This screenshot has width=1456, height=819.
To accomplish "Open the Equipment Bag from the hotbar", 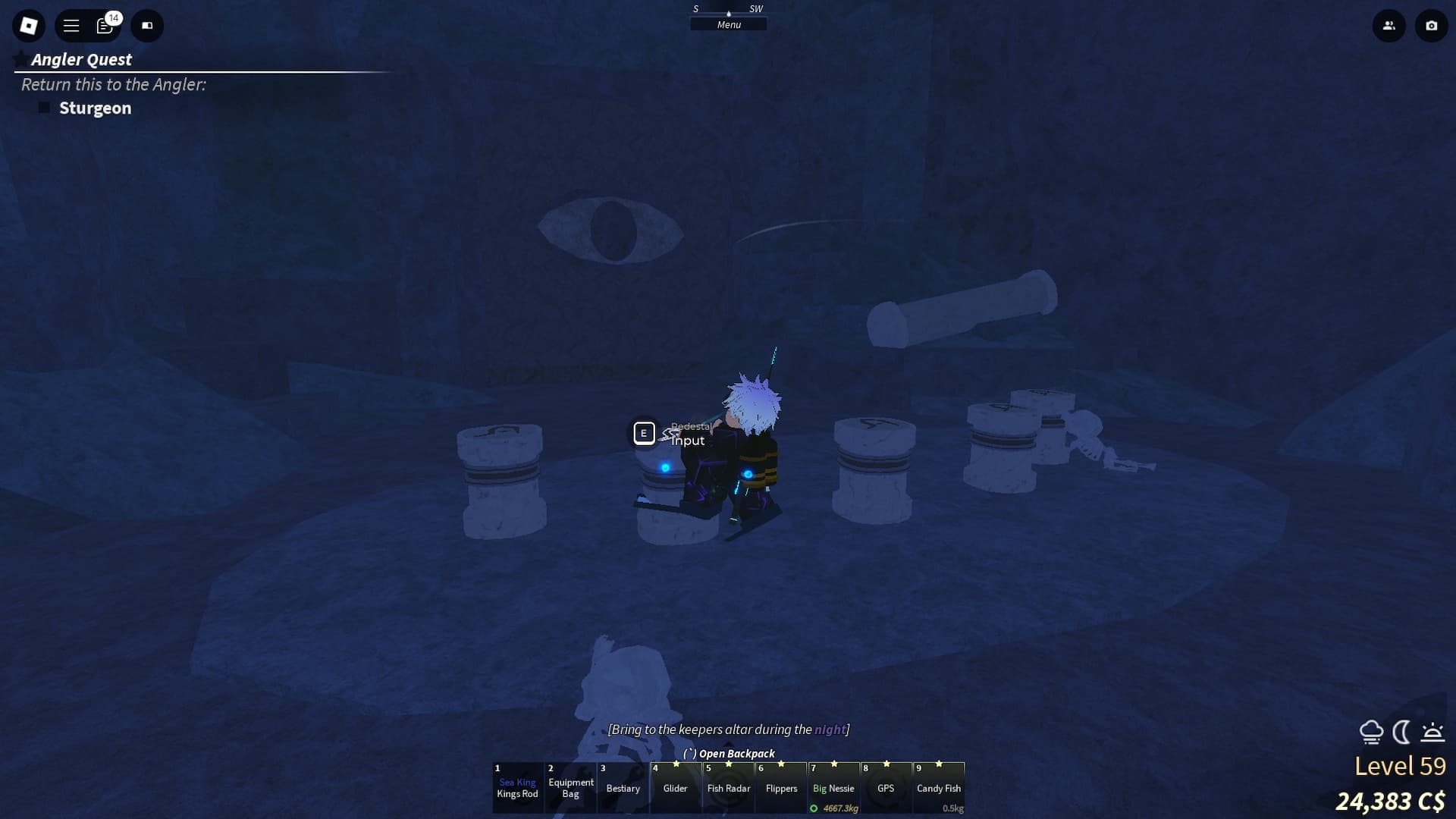I will point(570,788).
